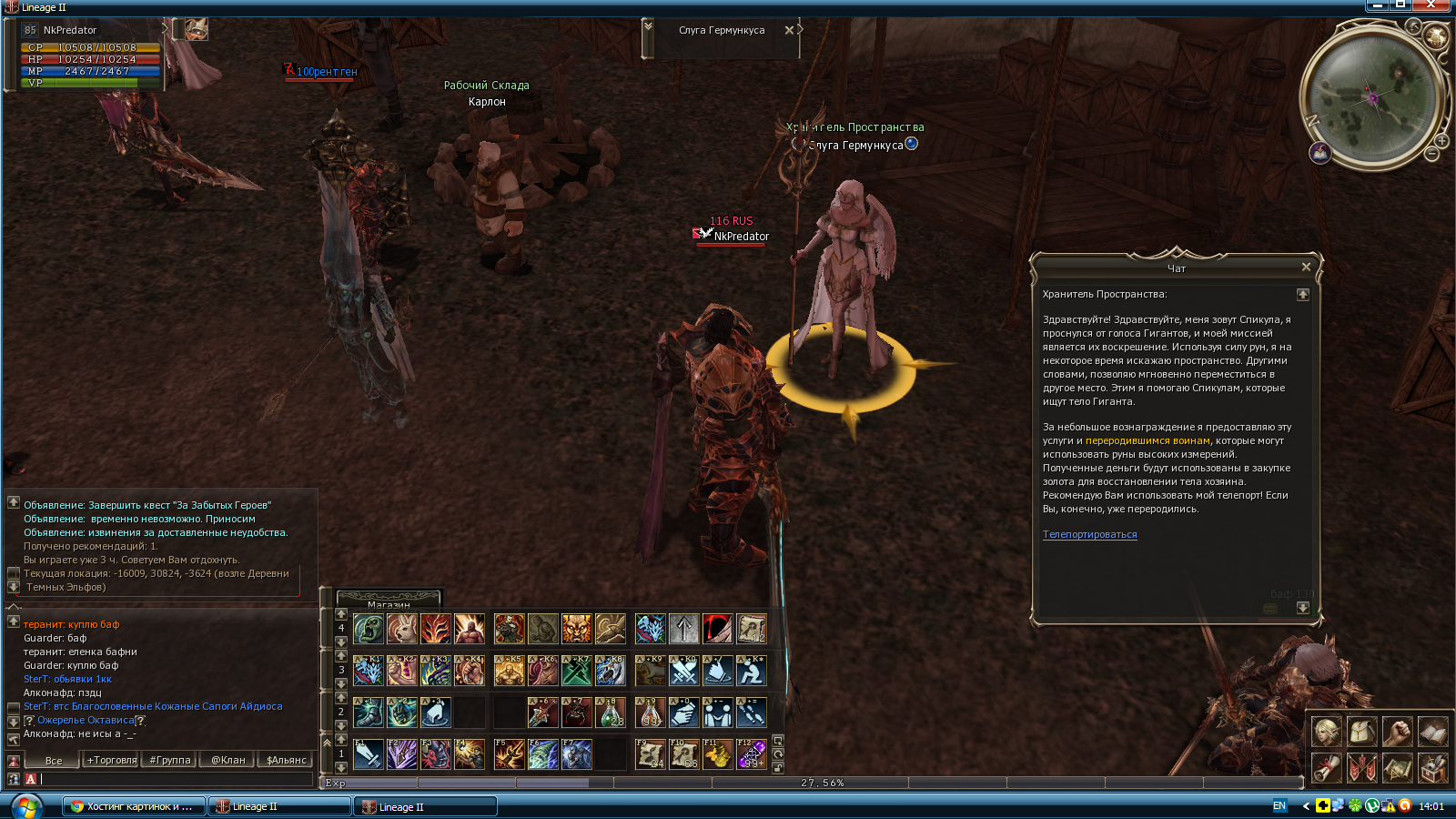The width and height of the screenshot is (1456, 819).
Task: Open the clan banners icon
Action: click(1361, 767)
